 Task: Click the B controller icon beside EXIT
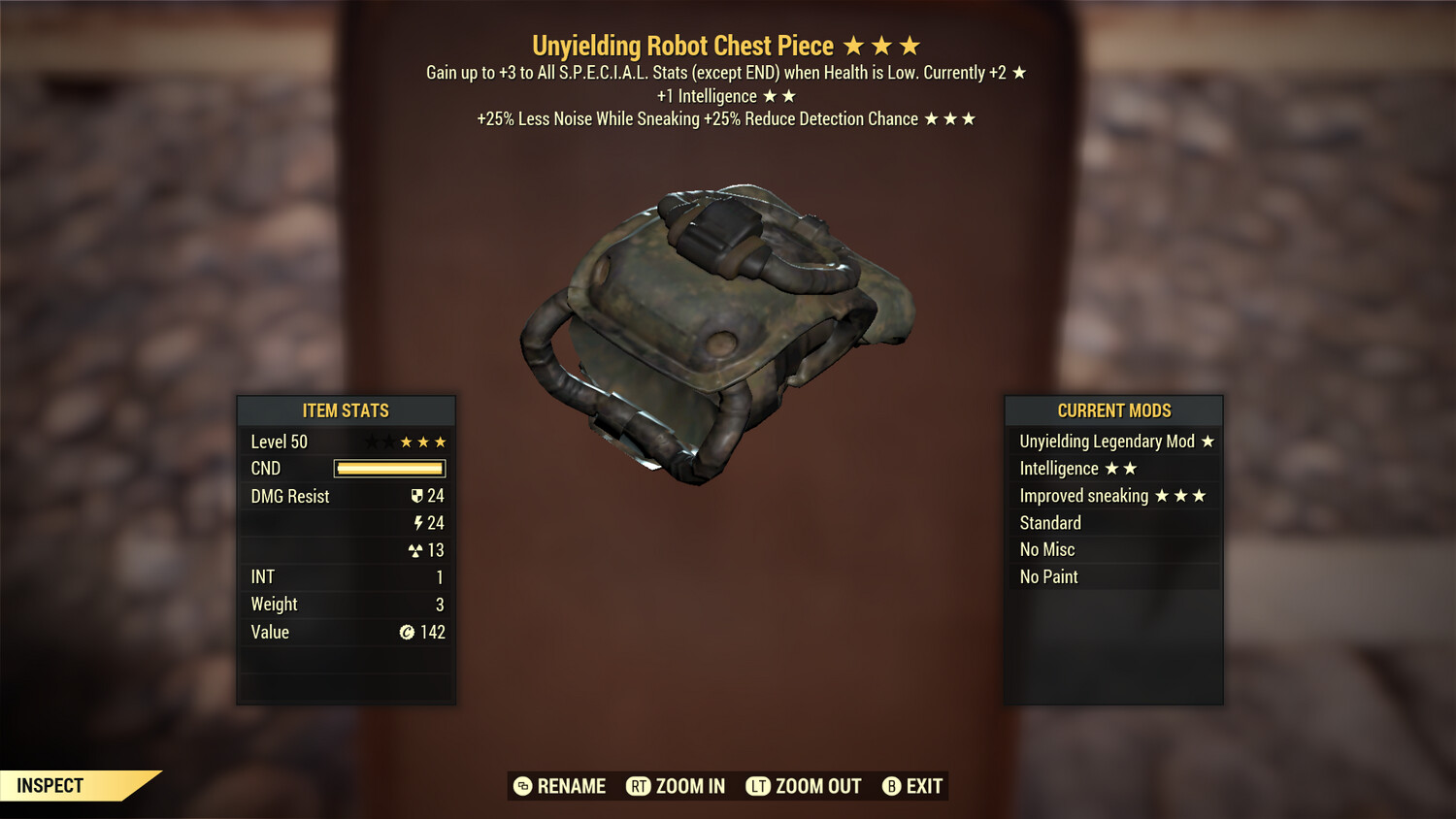click(x=891, y=786)
